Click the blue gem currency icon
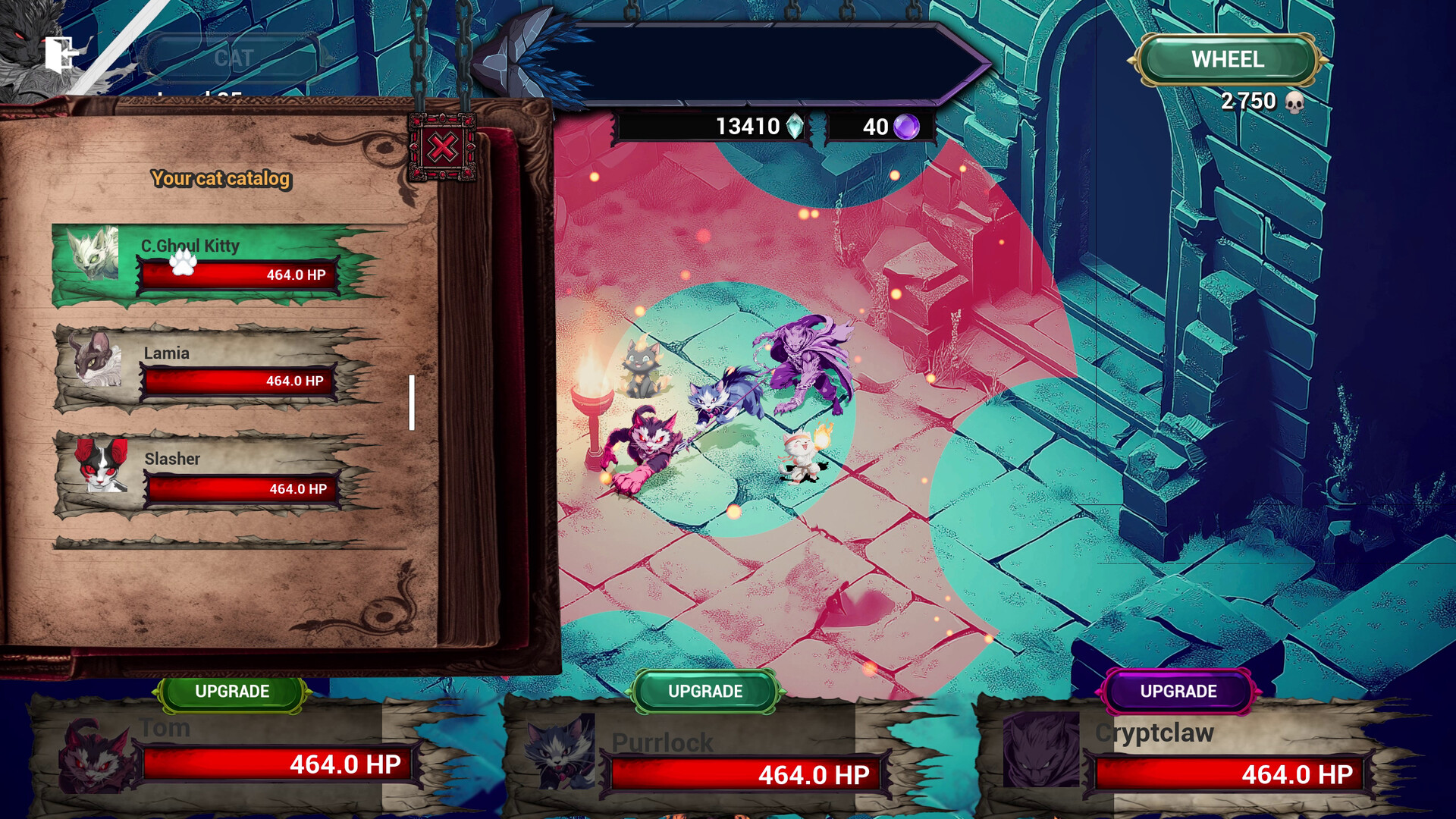The height and width of the screenshot is (819, 1456). pos(795,127)
